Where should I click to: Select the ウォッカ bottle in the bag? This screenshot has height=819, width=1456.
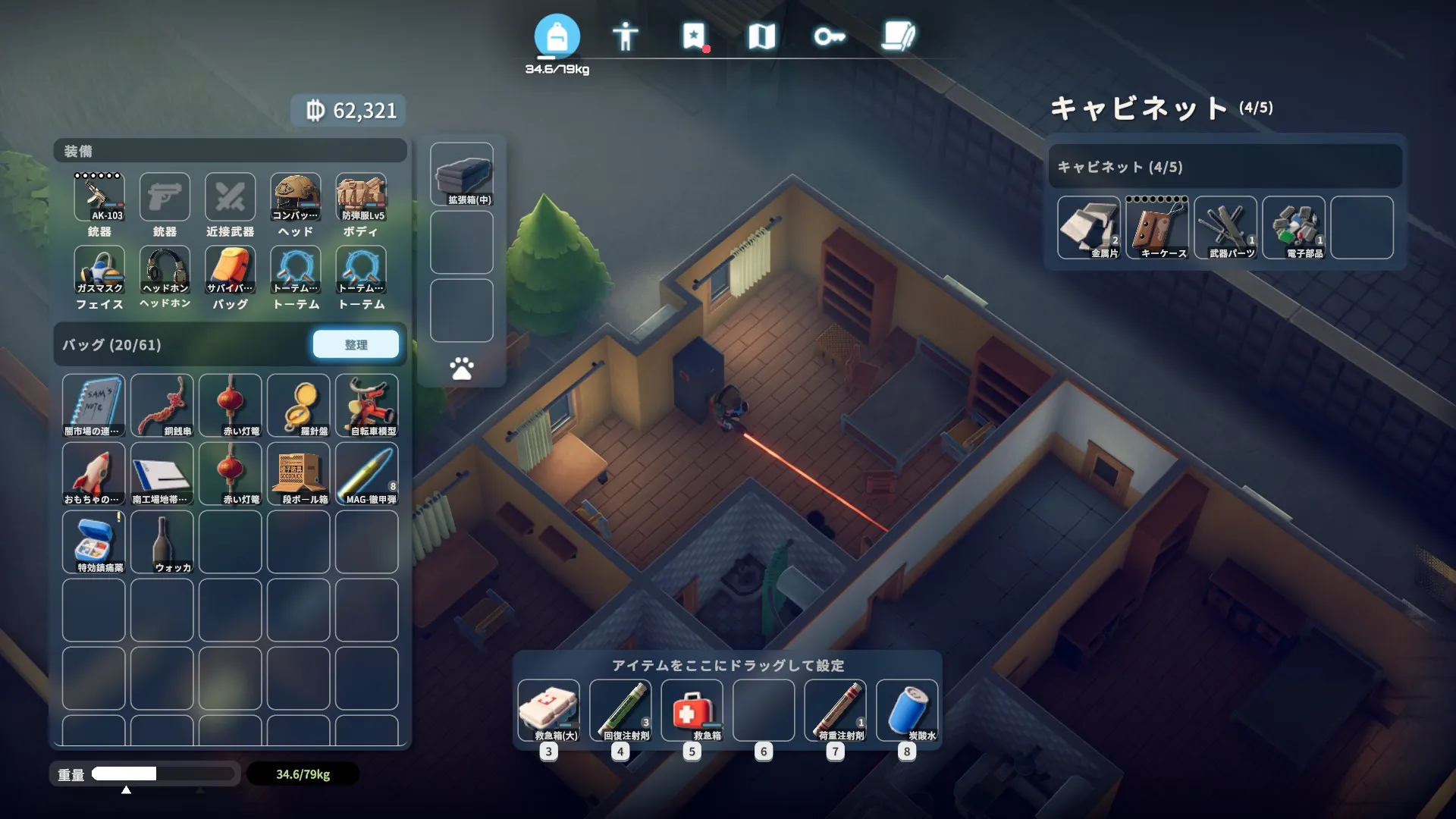pyautogui.click(x=162, y=541)
